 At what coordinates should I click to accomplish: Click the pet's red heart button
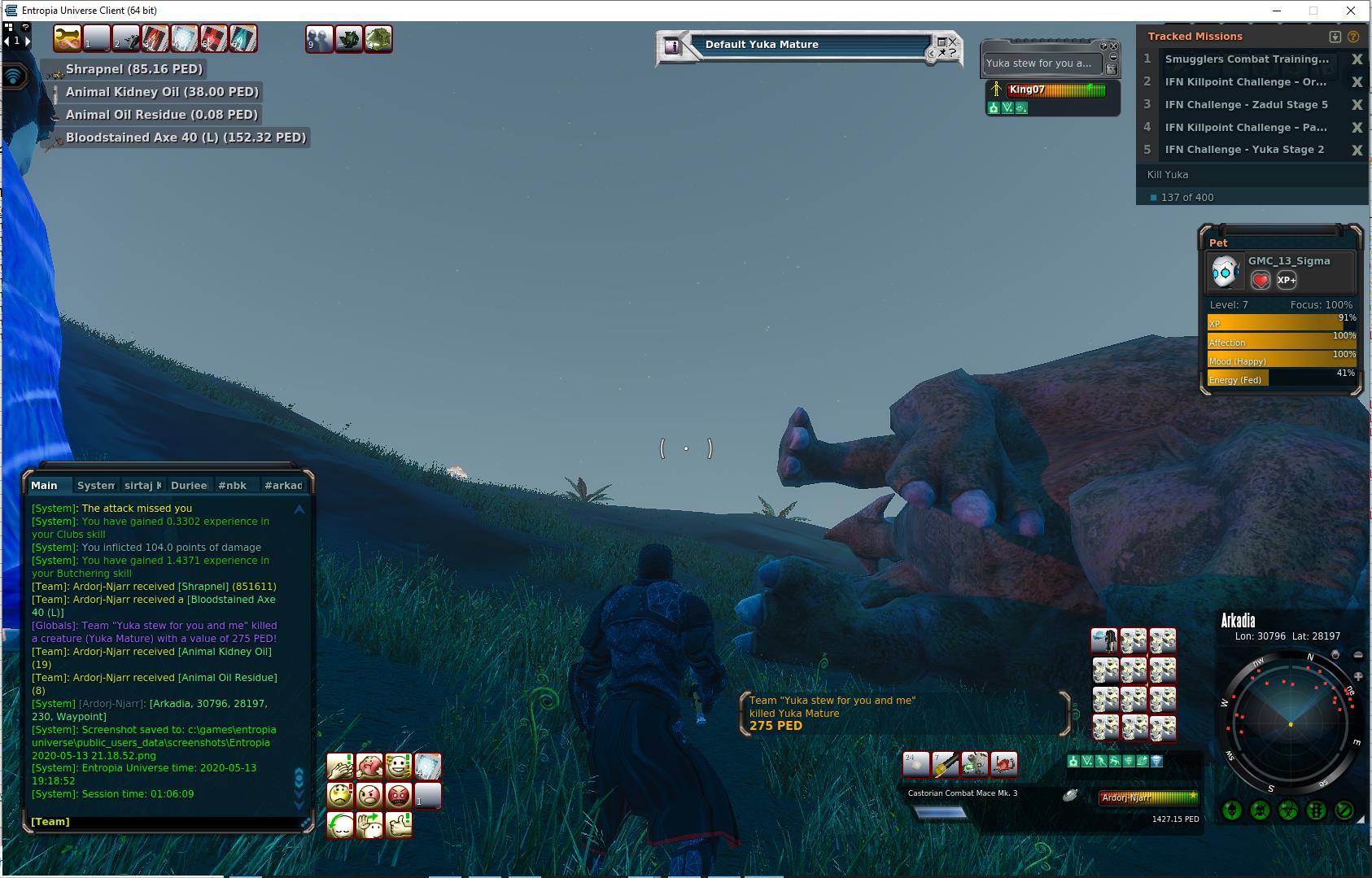point(1260,281)
